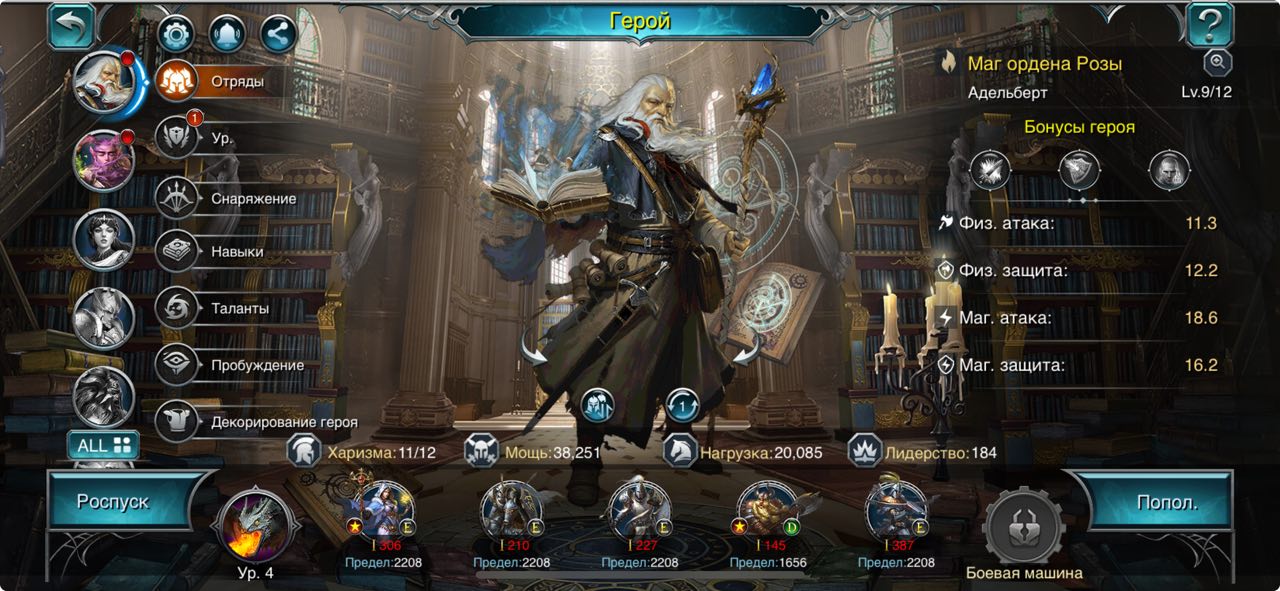Go back using the arrow button
The width and height of the screenshot is (1280, 591).
tap(71, 25)
